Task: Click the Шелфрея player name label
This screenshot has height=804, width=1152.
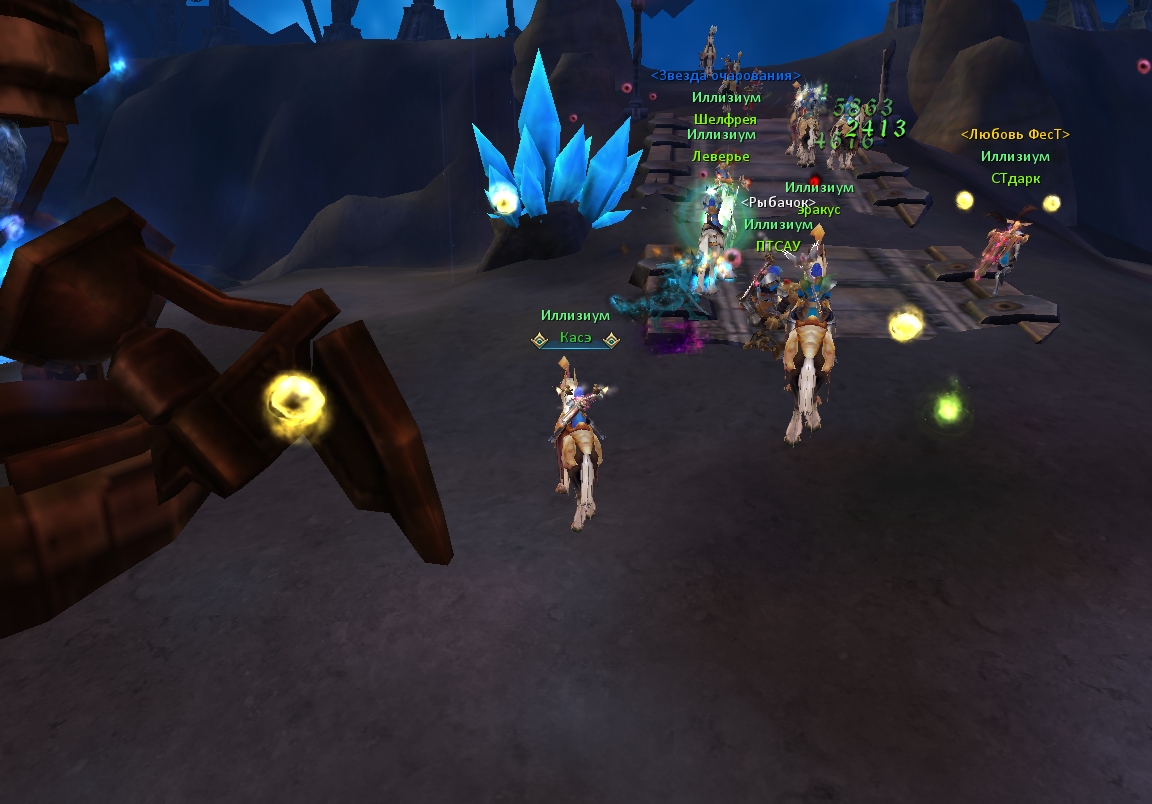Action: click(725, 120)
